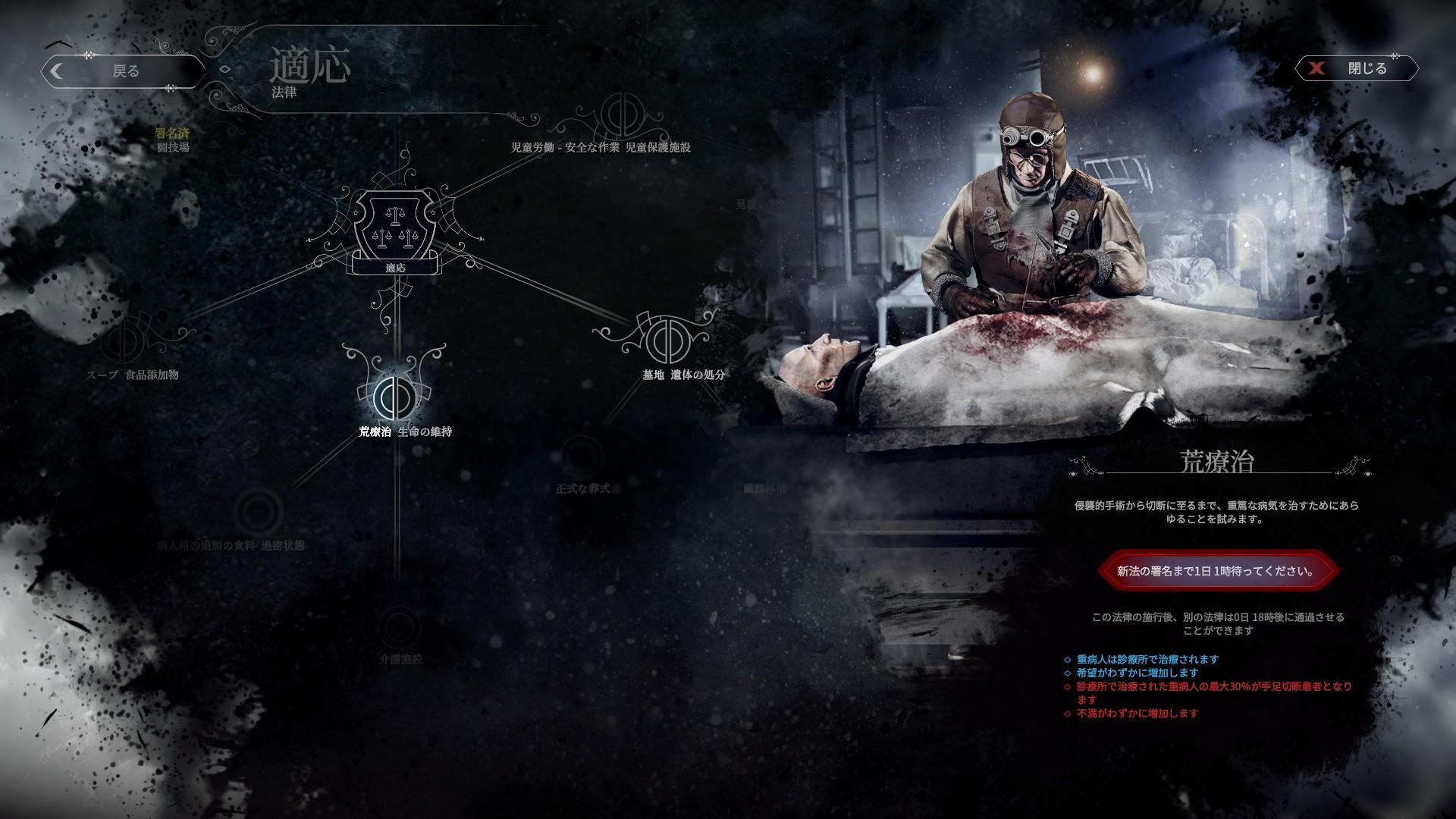Open the 介護施設 law node
Image resolution: width=1456 pixels, height=819 pixels.
point(399,628)
